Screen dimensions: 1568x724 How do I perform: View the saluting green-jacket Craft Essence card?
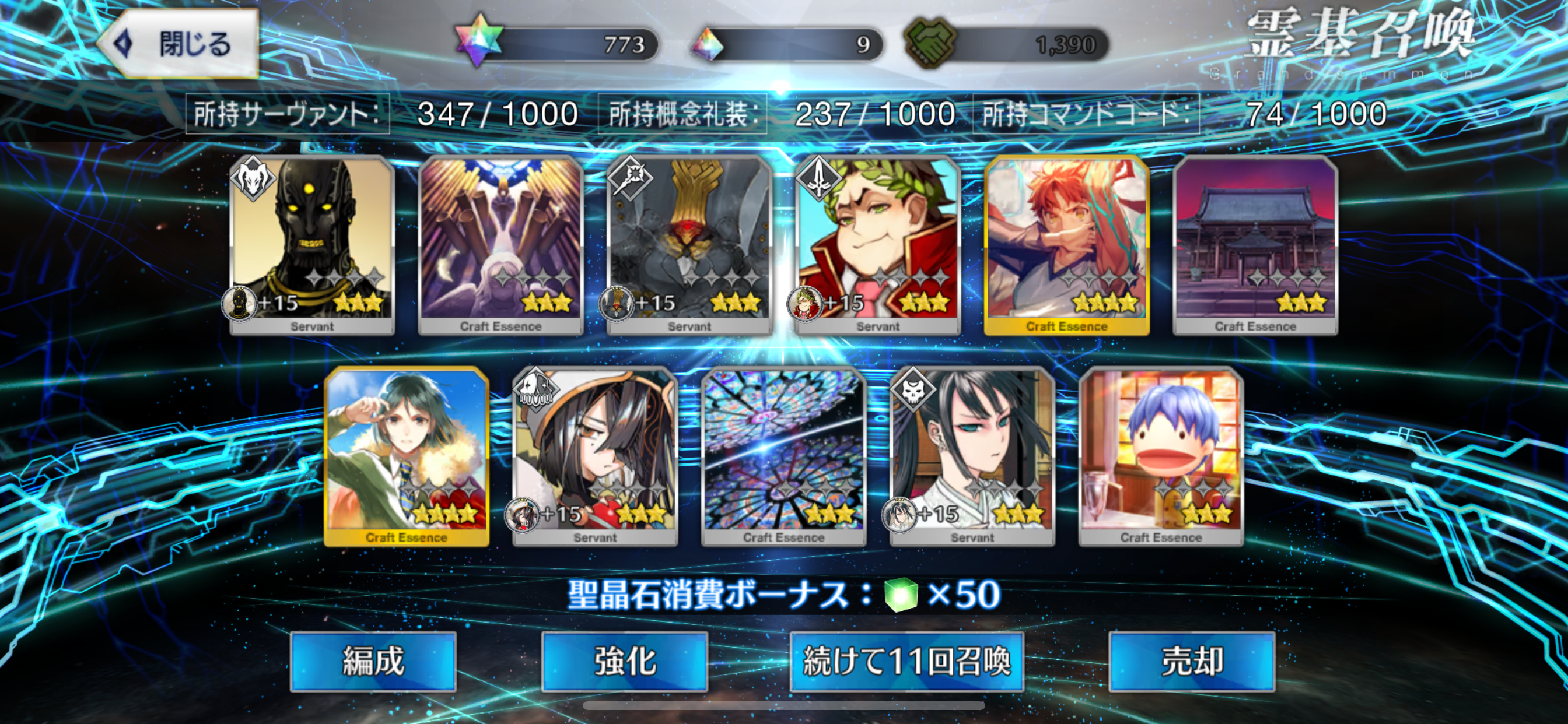coord(407,455)
